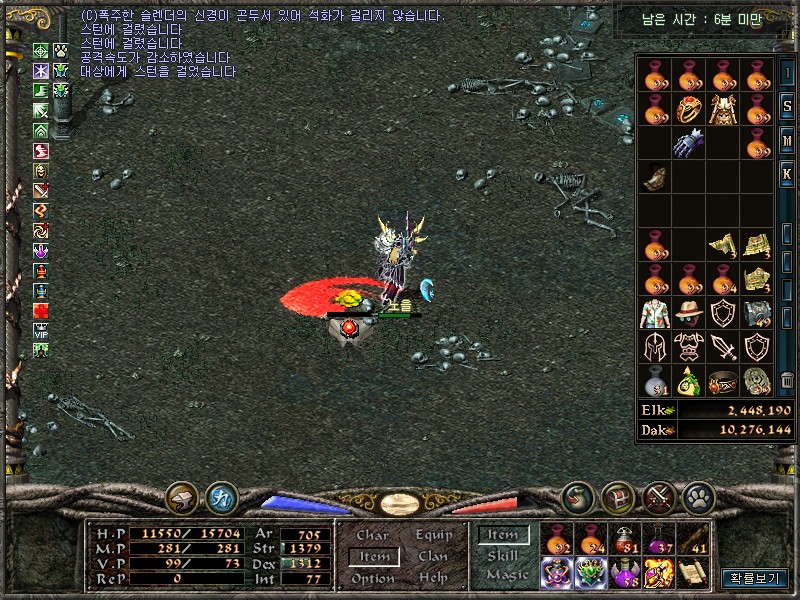Switch quickbar to the Magic tab

coord(507,574)
